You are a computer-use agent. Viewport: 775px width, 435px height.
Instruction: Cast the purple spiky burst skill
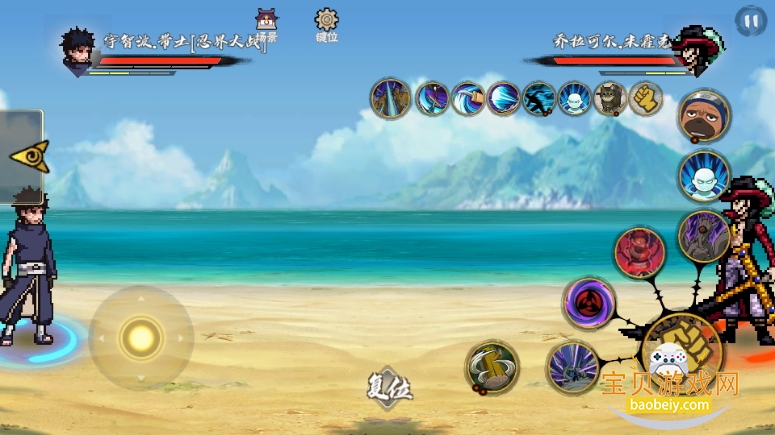(x=573, y=367)
